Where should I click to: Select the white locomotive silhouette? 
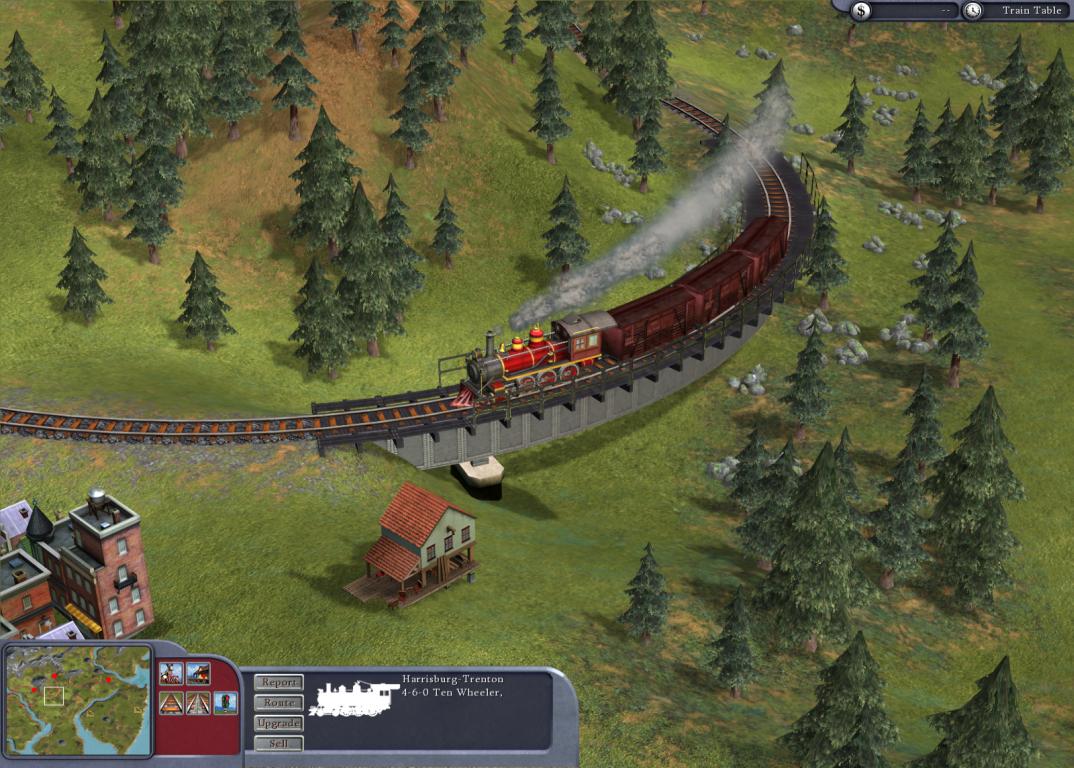[x=352, y=699]
